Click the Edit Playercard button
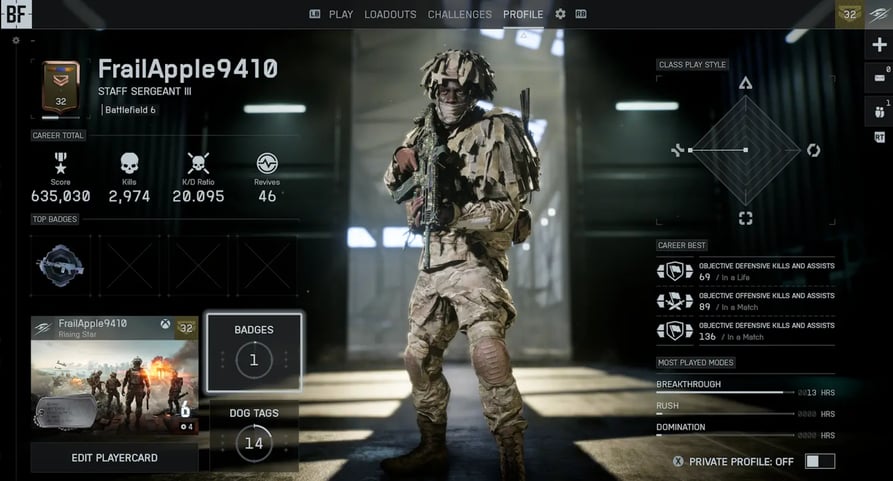The width and height of the screenshot is (893, 481). [x=114, y=457]
